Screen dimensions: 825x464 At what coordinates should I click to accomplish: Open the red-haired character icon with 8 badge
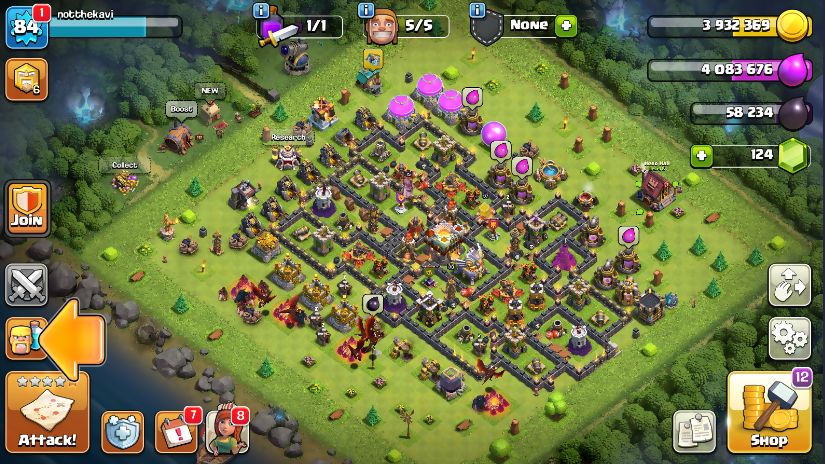click(x=226, y=431)
